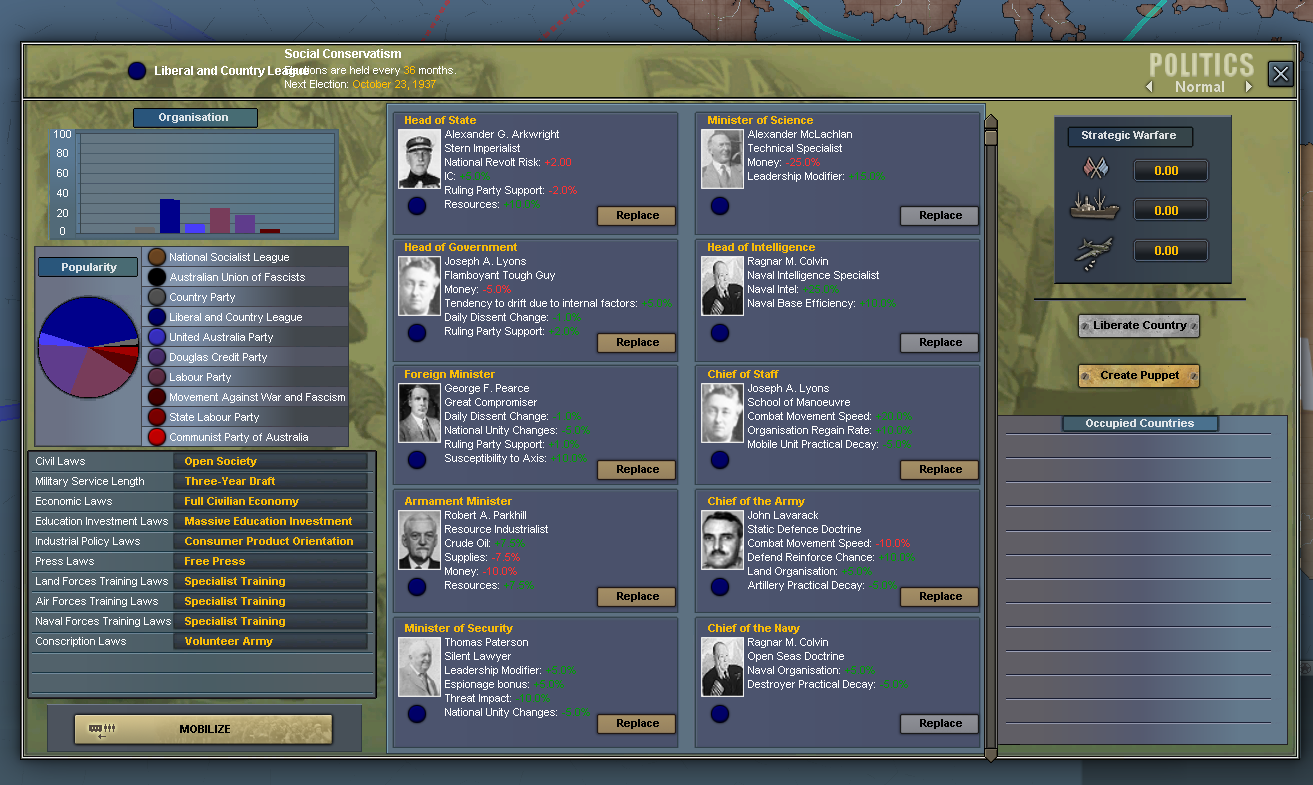
Task: Toggle the circle indicator beside Head of State
Action: [x=417, y=206]
